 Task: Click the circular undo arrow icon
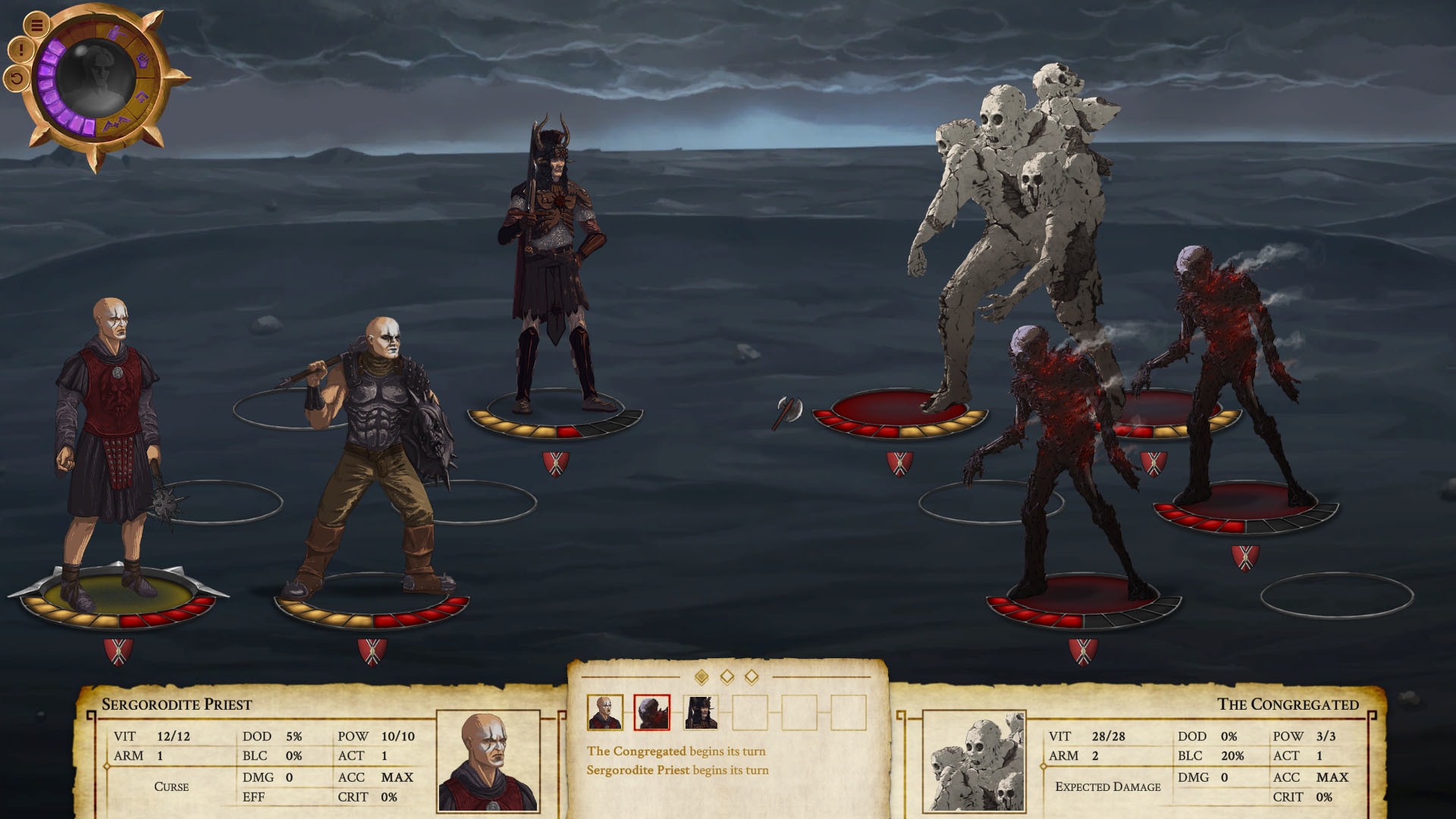point(16,80)
